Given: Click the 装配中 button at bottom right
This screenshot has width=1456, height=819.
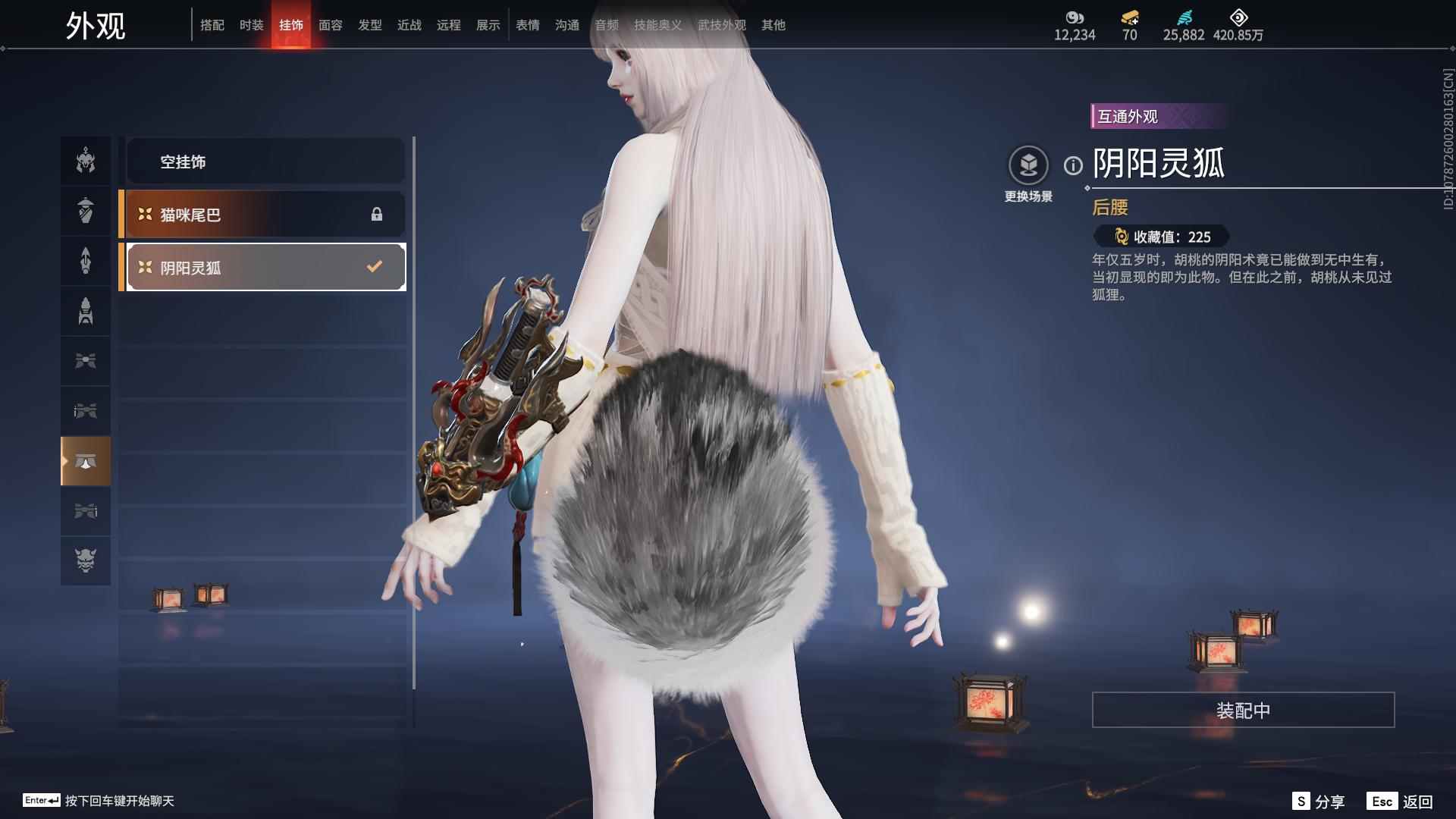Looking at the screenshot, I should click(x=1241, y=711).
